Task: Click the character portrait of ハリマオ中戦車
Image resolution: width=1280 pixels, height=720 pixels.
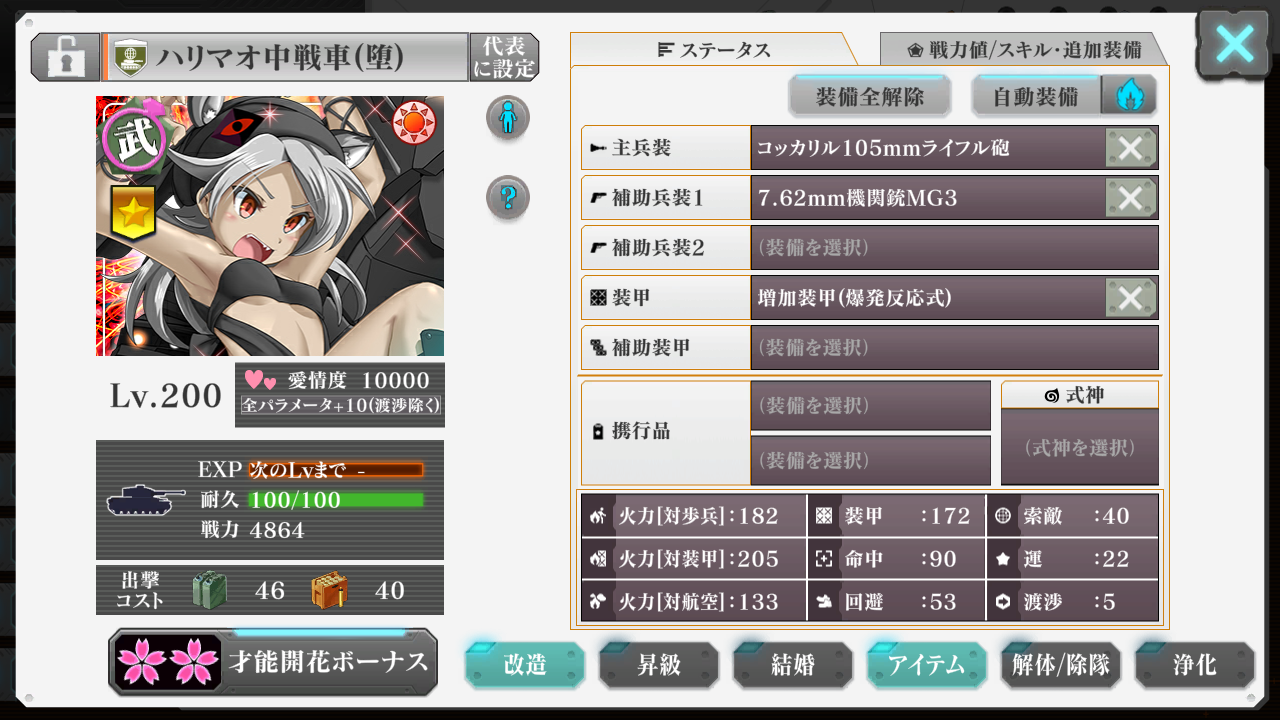Action: coord(268,225)
